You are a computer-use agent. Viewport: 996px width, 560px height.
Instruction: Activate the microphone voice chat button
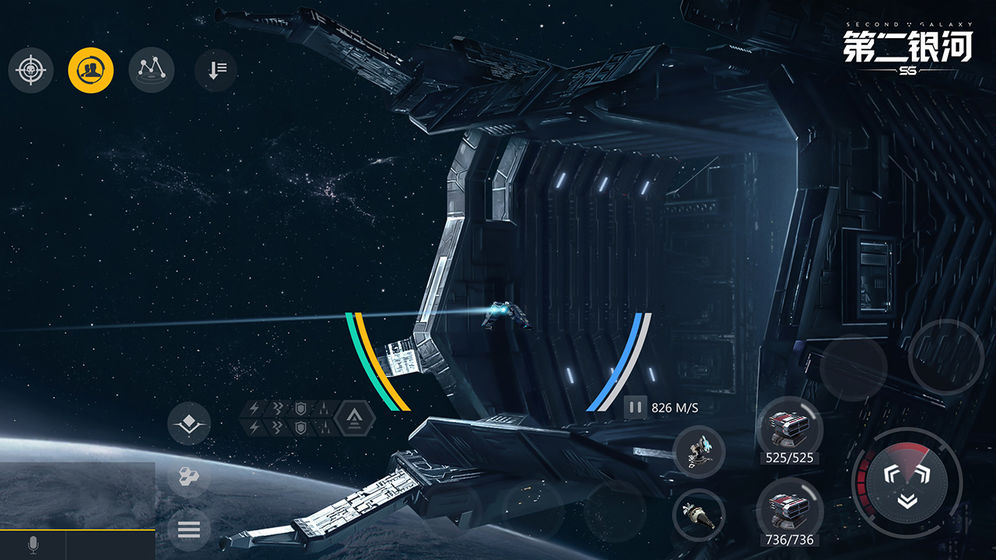33,545
